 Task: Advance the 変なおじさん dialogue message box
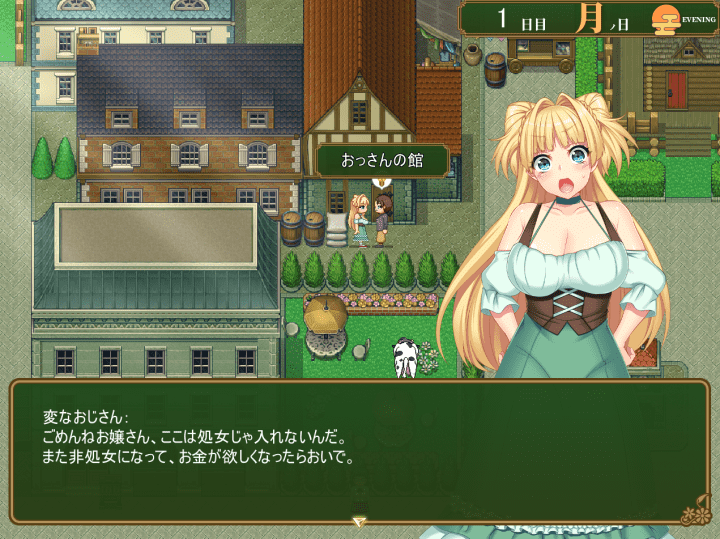360,452
